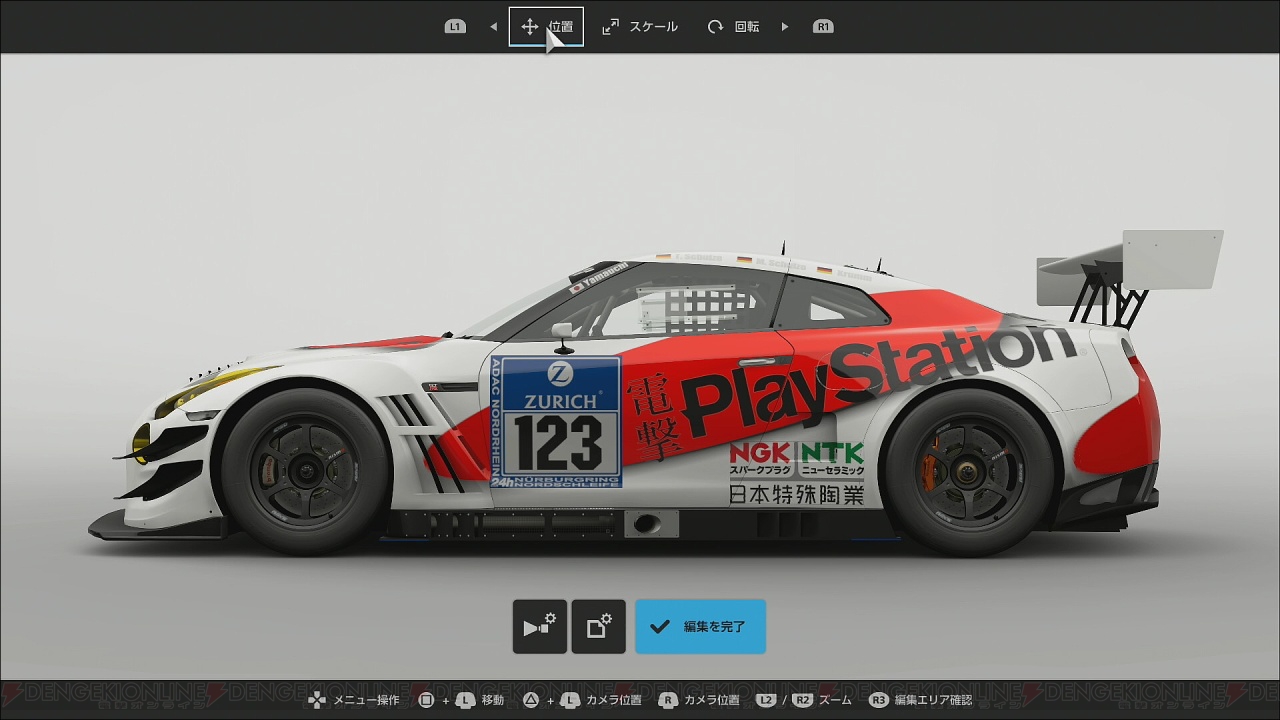The image size is (1280, 720).
Task: Open the projector settings icon with gear
Action: pos(540,627)
